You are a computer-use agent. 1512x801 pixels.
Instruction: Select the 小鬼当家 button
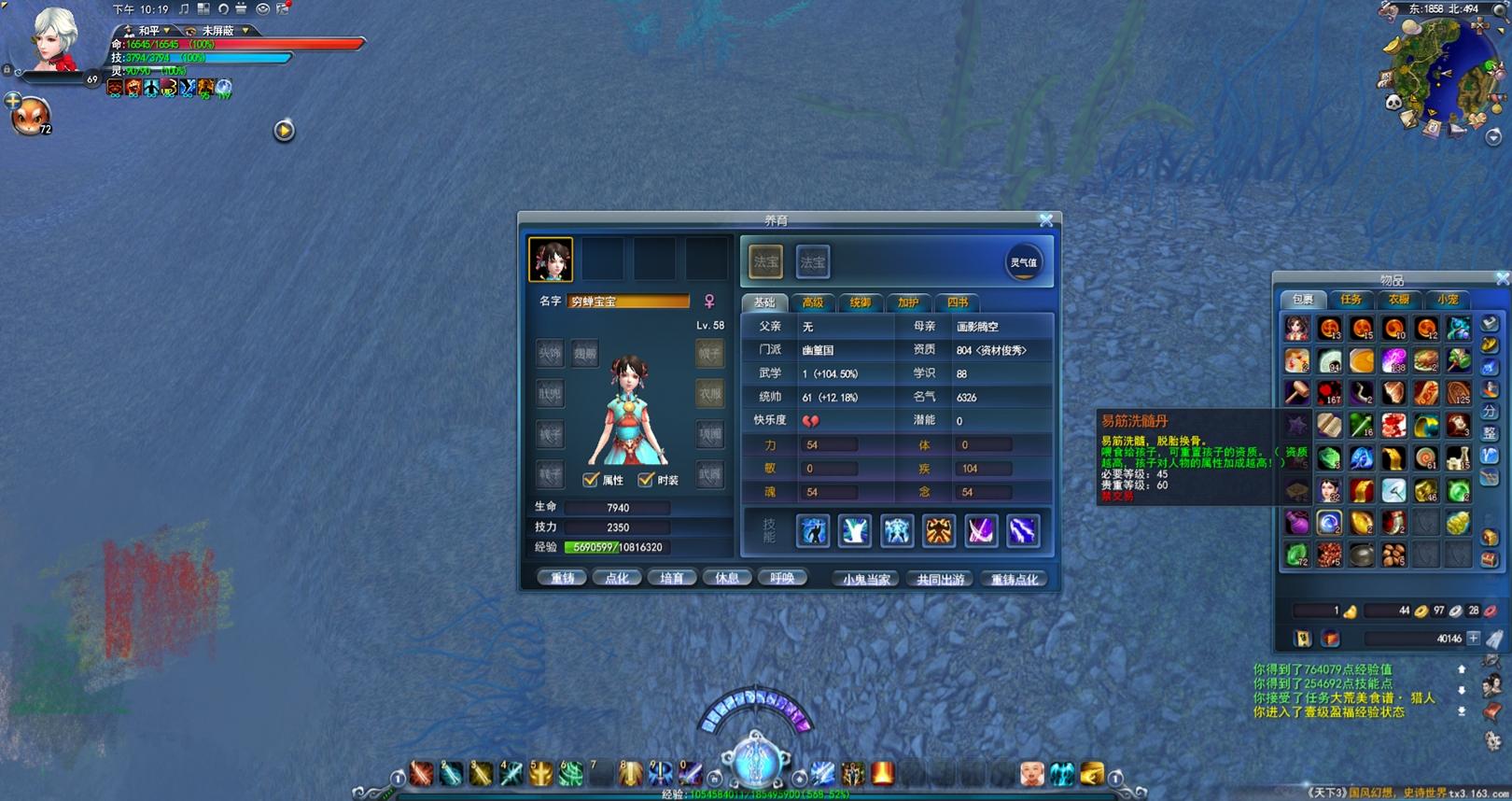pos(866,579)
